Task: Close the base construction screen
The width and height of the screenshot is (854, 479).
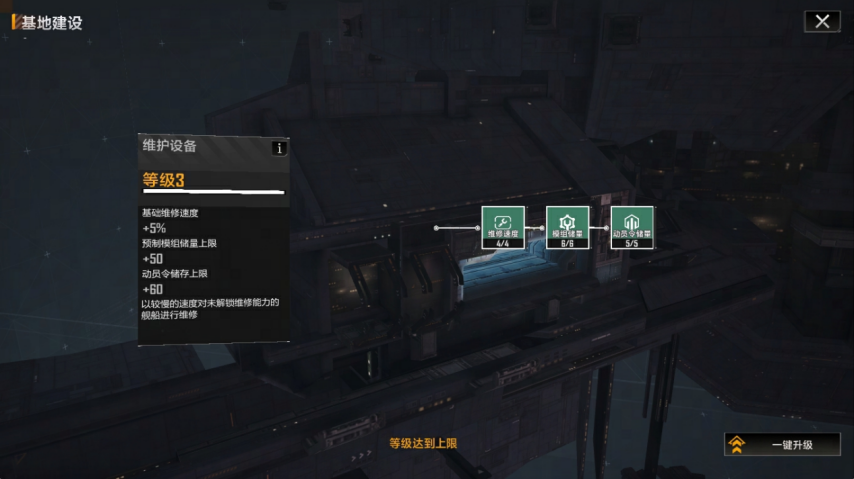Action: (x=822, y=21)
